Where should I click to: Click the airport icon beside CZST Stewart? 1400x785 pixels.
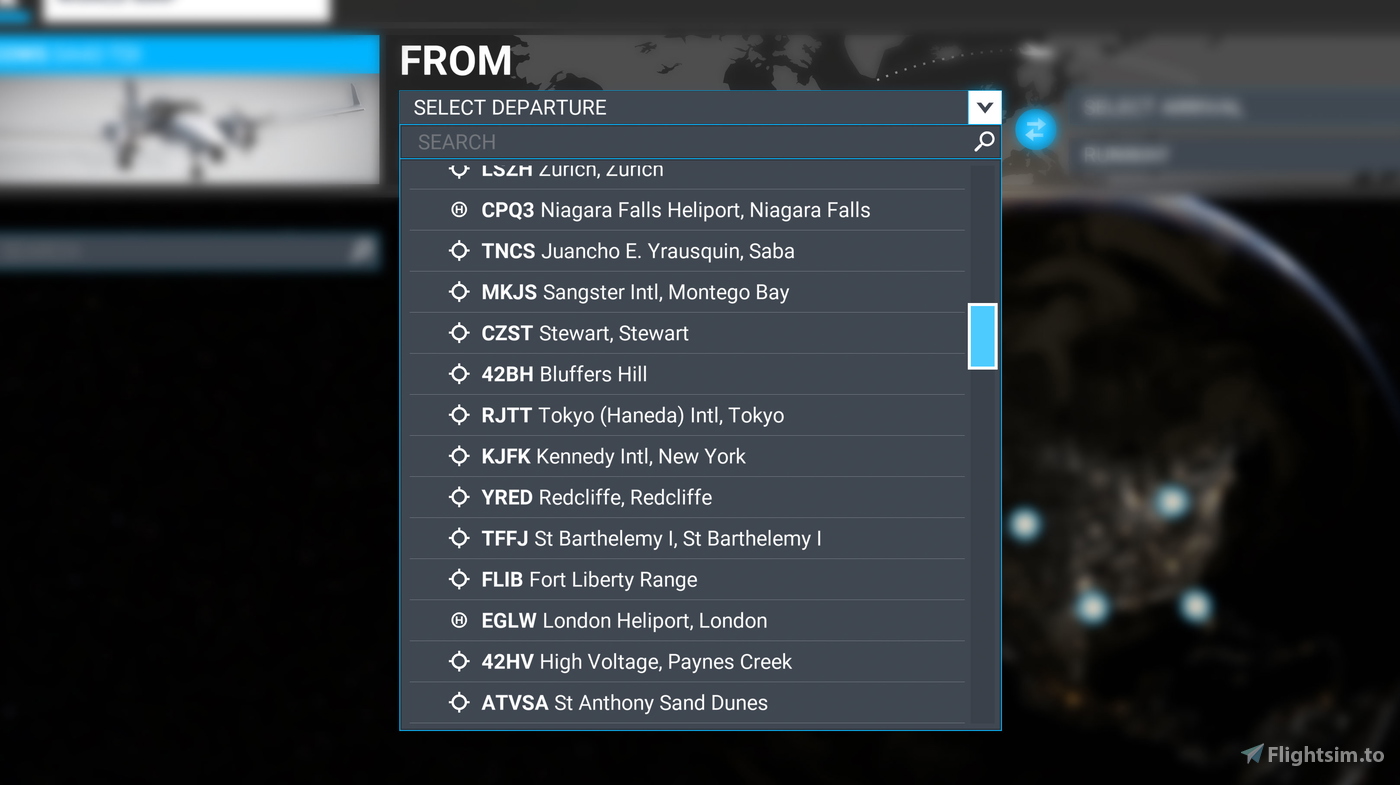pos(459,333)
